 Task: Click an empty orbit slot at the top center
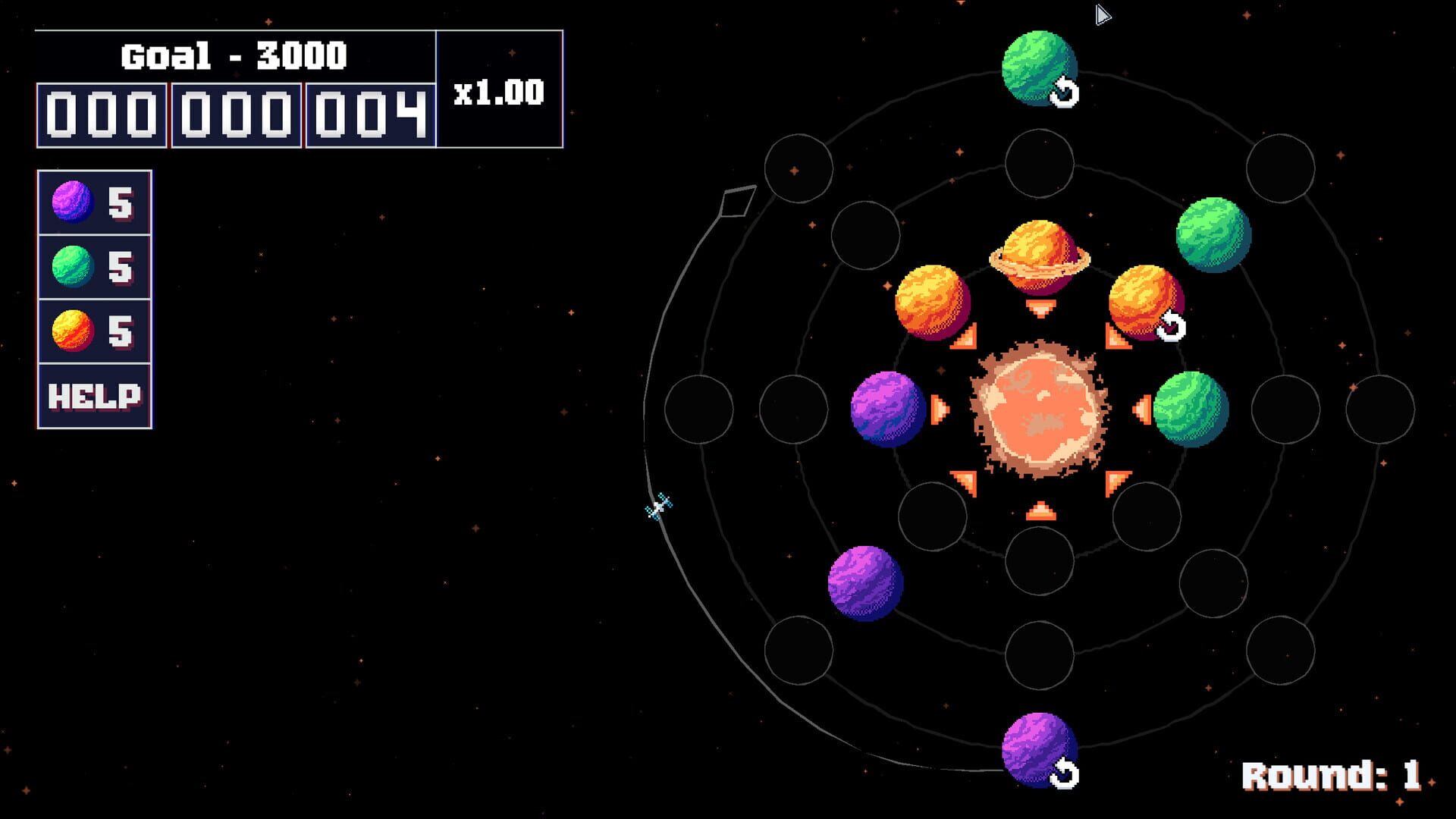point(1040,165)
